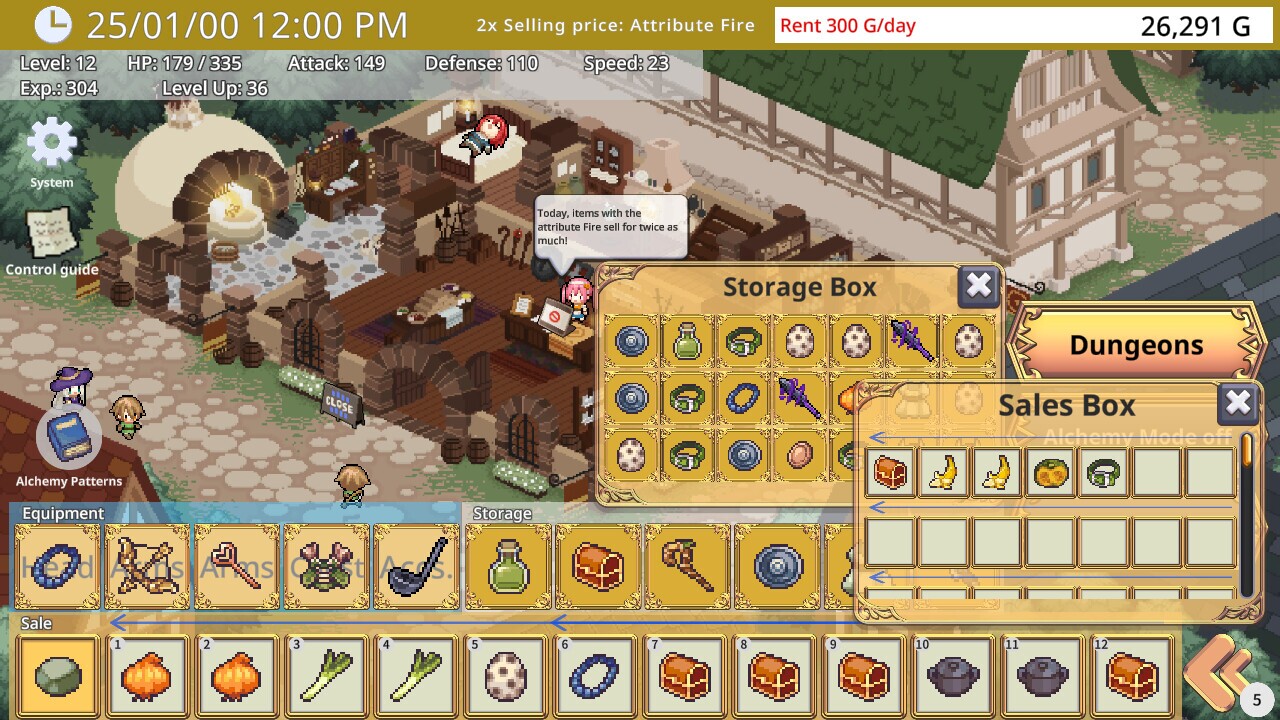Close the Storage Box window

point(978,287)
